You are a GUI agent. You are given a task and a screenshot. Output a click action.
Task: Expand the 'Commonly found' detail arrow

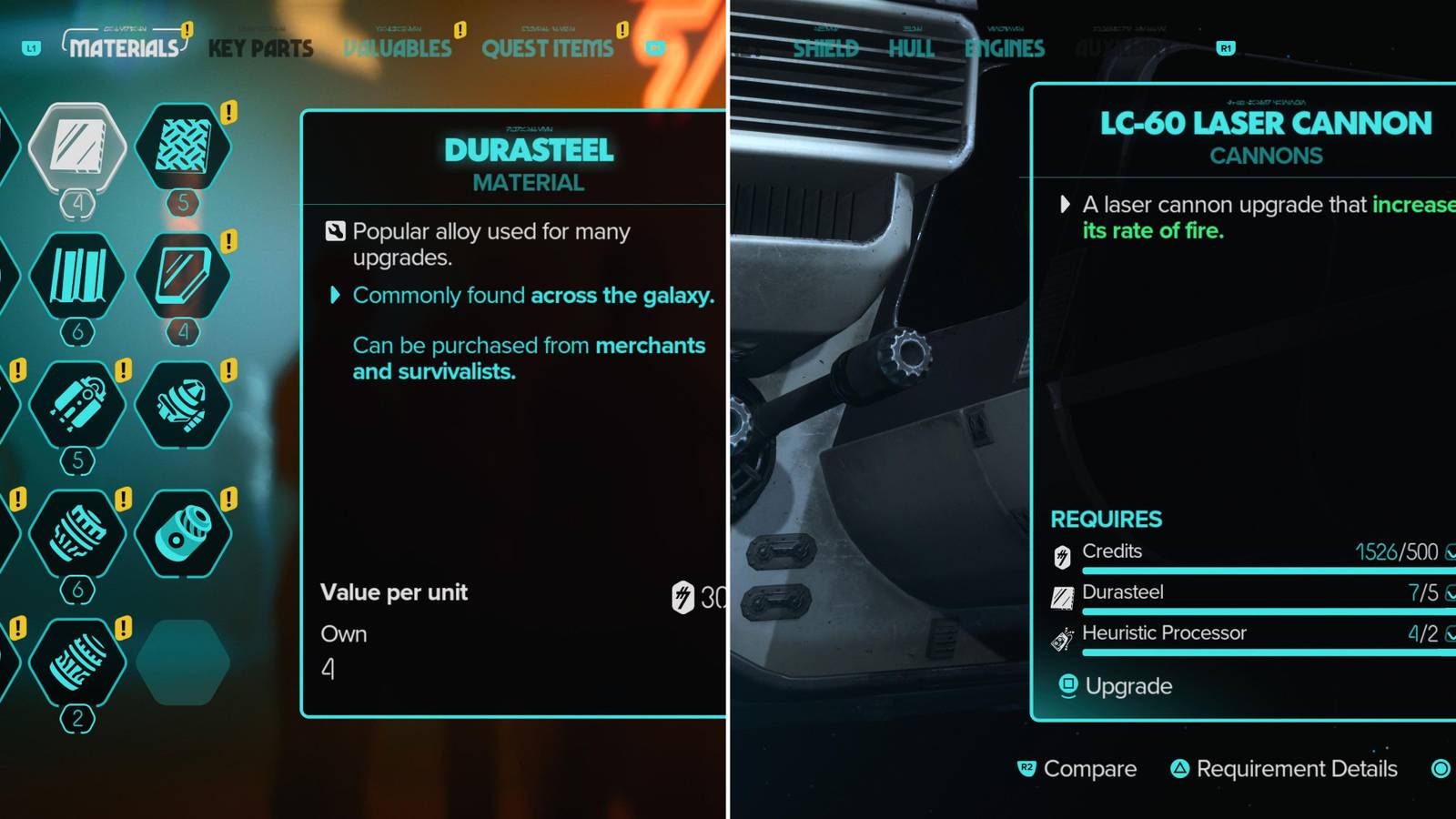point(333,296)
